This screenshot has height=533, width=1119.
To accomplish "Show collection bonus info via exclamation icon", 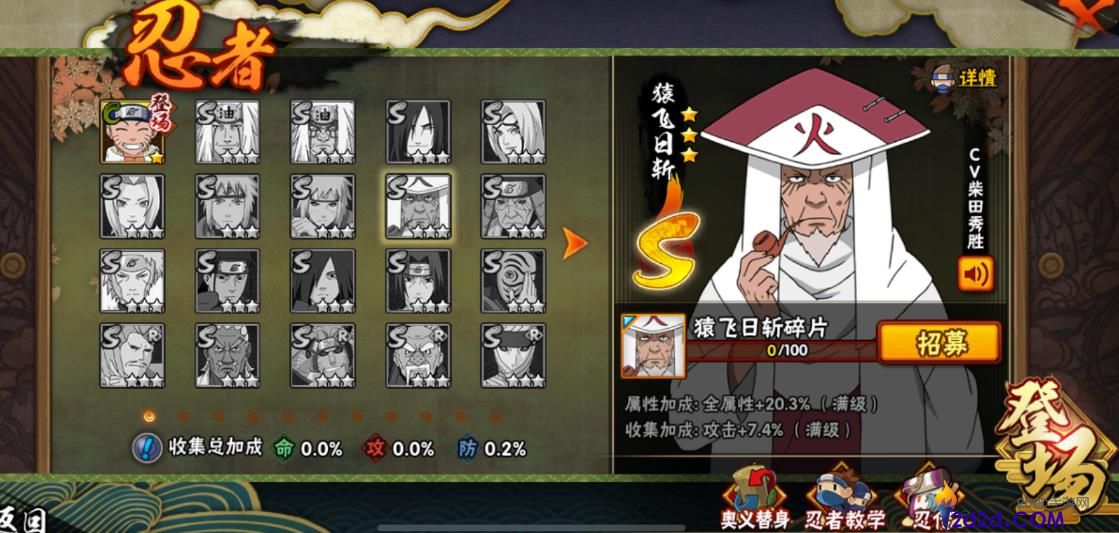I will 148,447.
